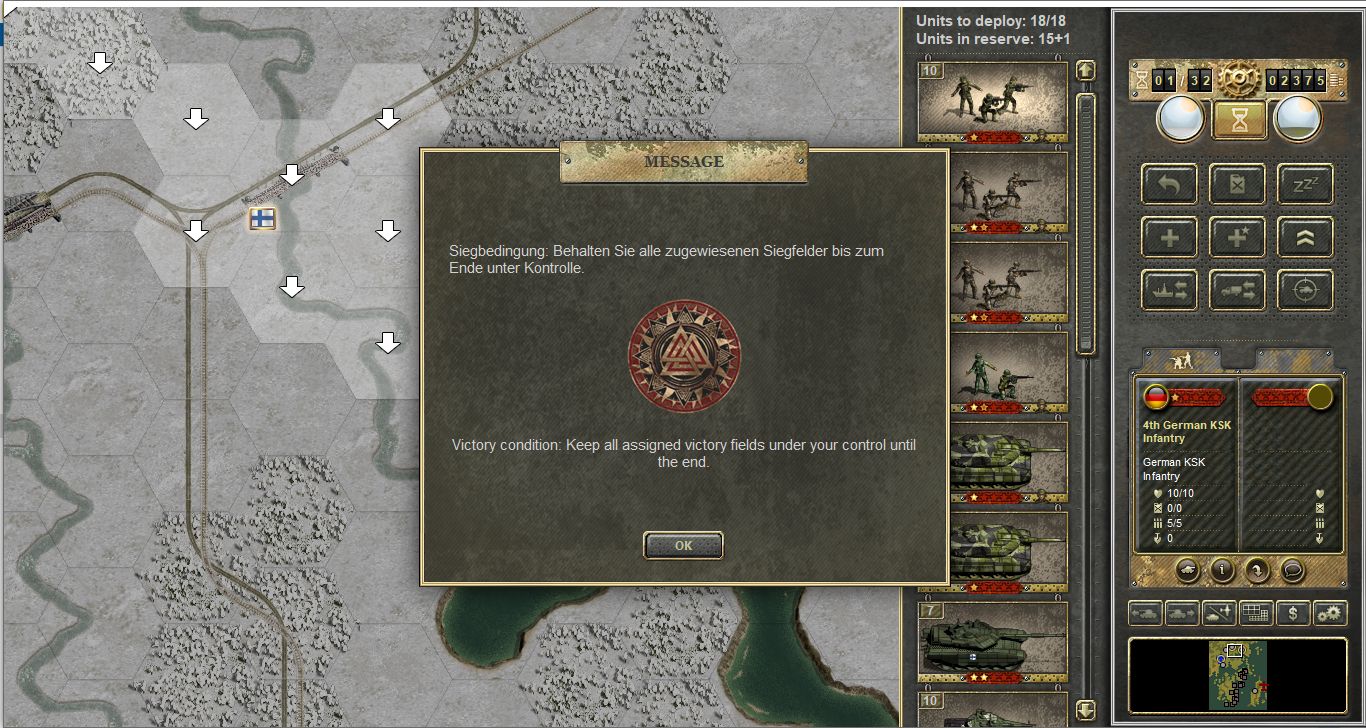Open the gears settings menu
Screen dimensions: 1366x728
pos(1329,613)
